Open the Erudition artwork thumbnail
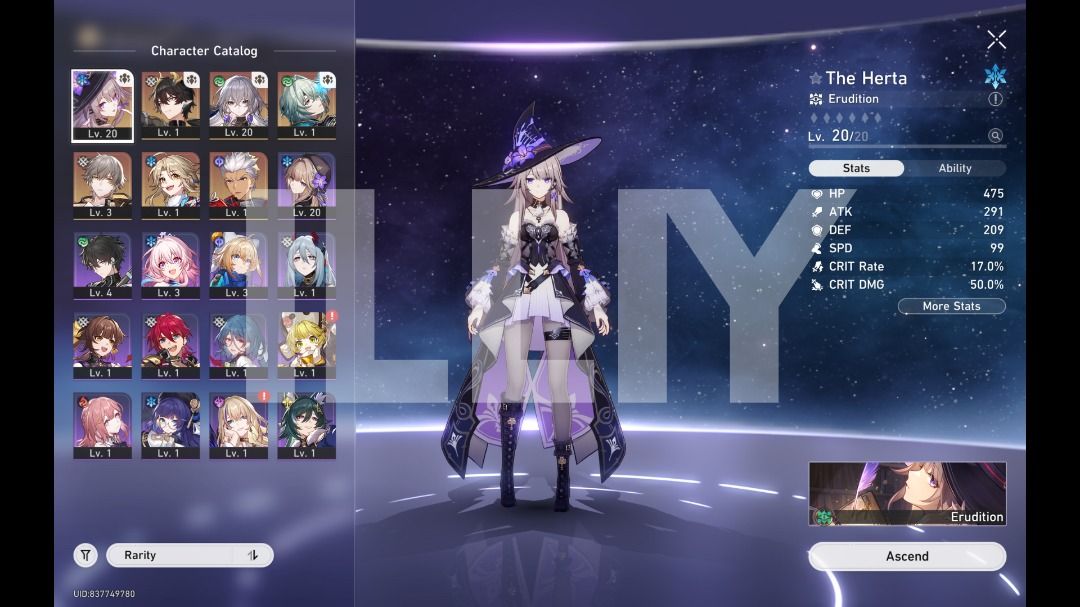This screenshot has width=1080, height=607. click(x=907, y=493)
